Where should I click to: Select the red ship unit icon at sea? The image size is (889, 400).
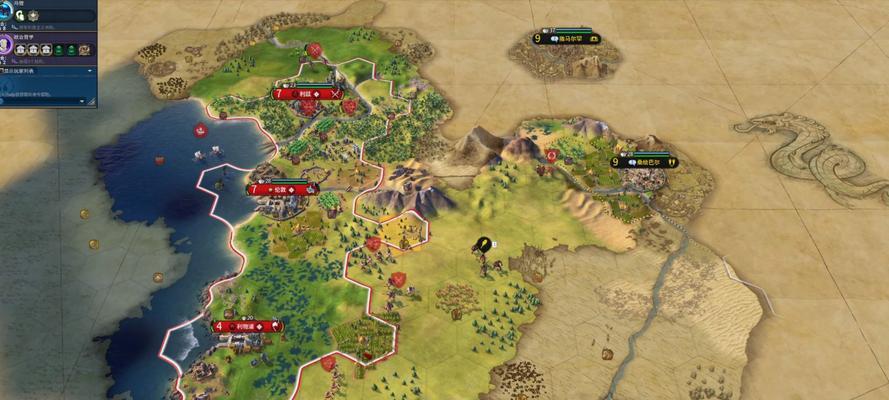pos(201,129)
